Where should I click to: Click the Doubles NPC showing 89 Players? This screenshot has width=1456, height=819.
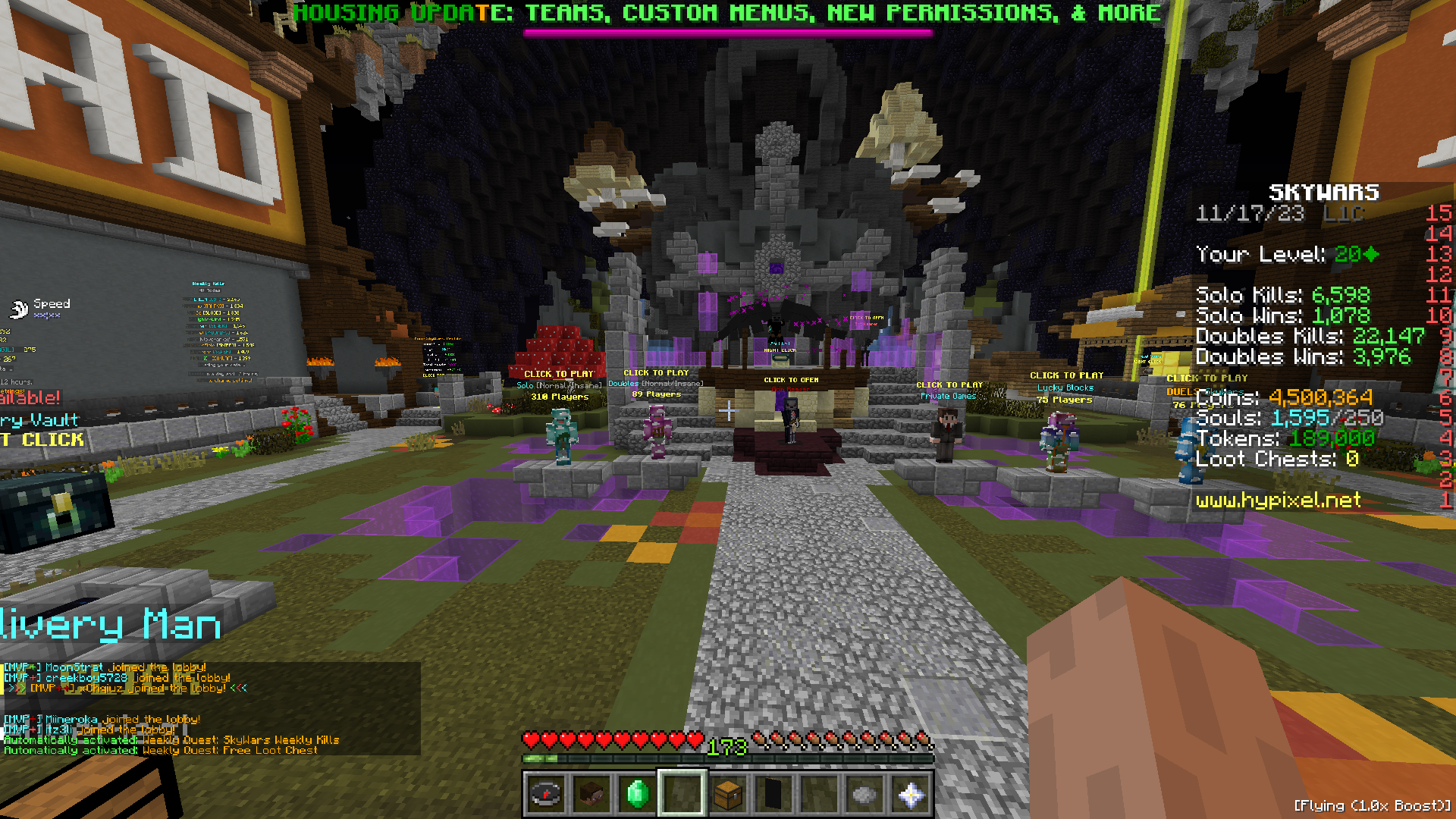pyautogui.click(x=657, y=432)
